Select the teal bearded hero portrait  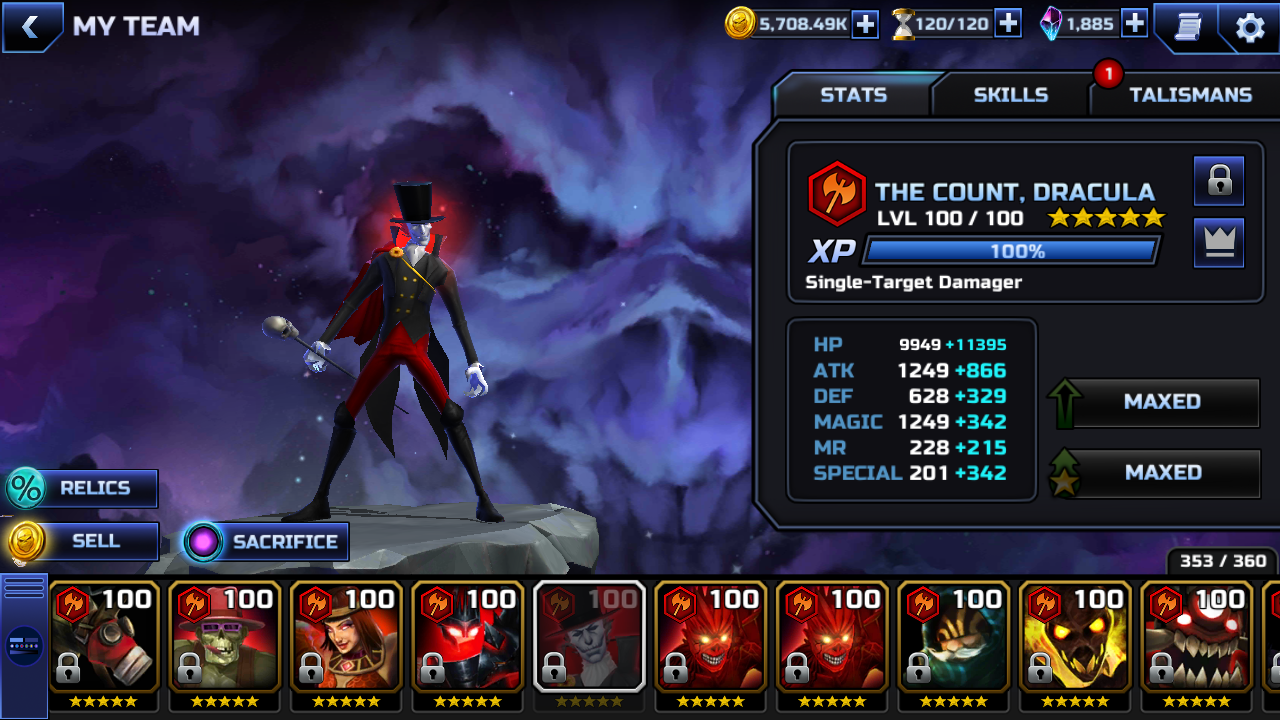tap(954, 636)
